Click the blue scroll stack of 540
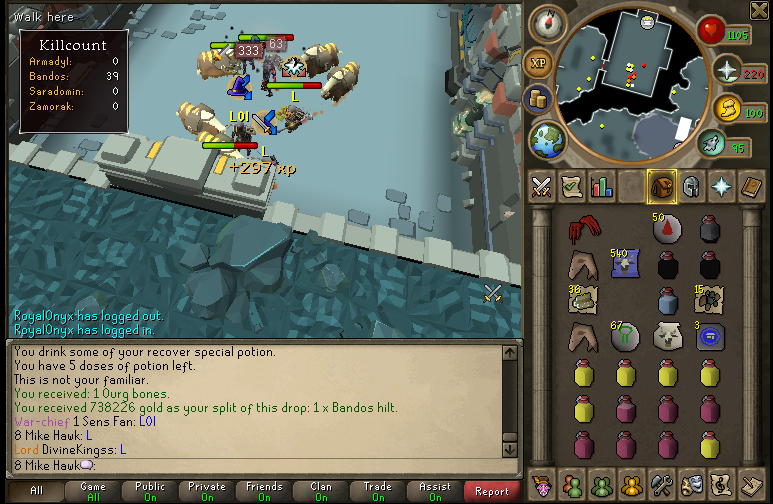Viewport: 773px width, 504px height. point(625,265)
